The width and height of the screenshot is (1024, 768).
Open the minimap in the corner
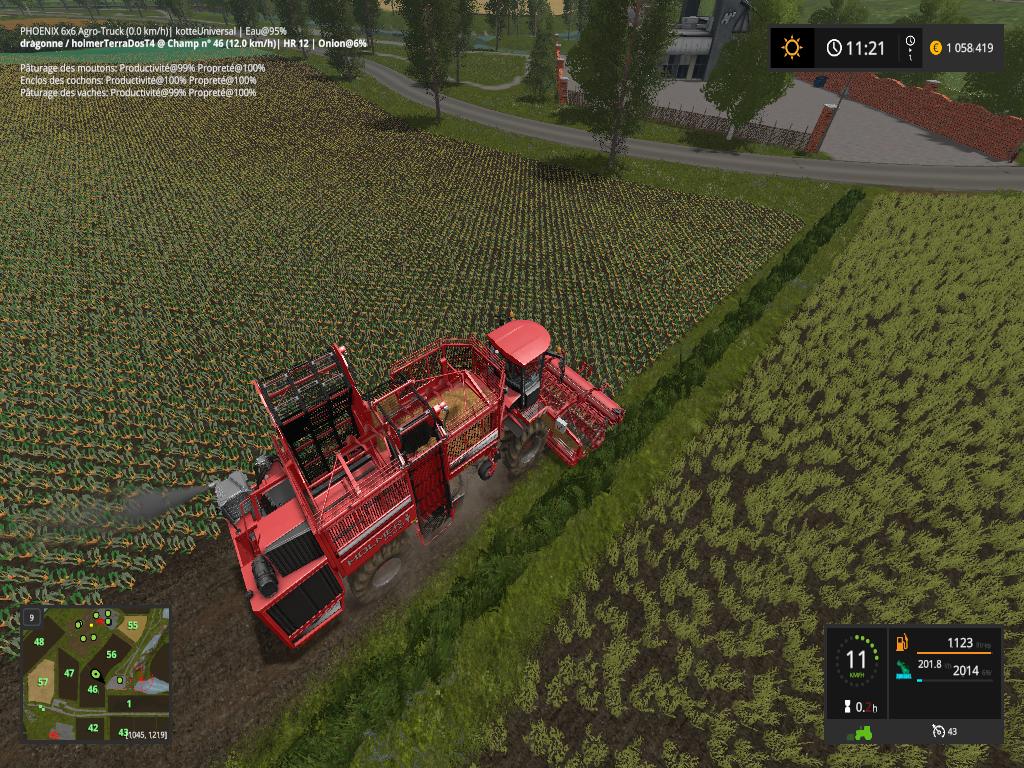95,673
